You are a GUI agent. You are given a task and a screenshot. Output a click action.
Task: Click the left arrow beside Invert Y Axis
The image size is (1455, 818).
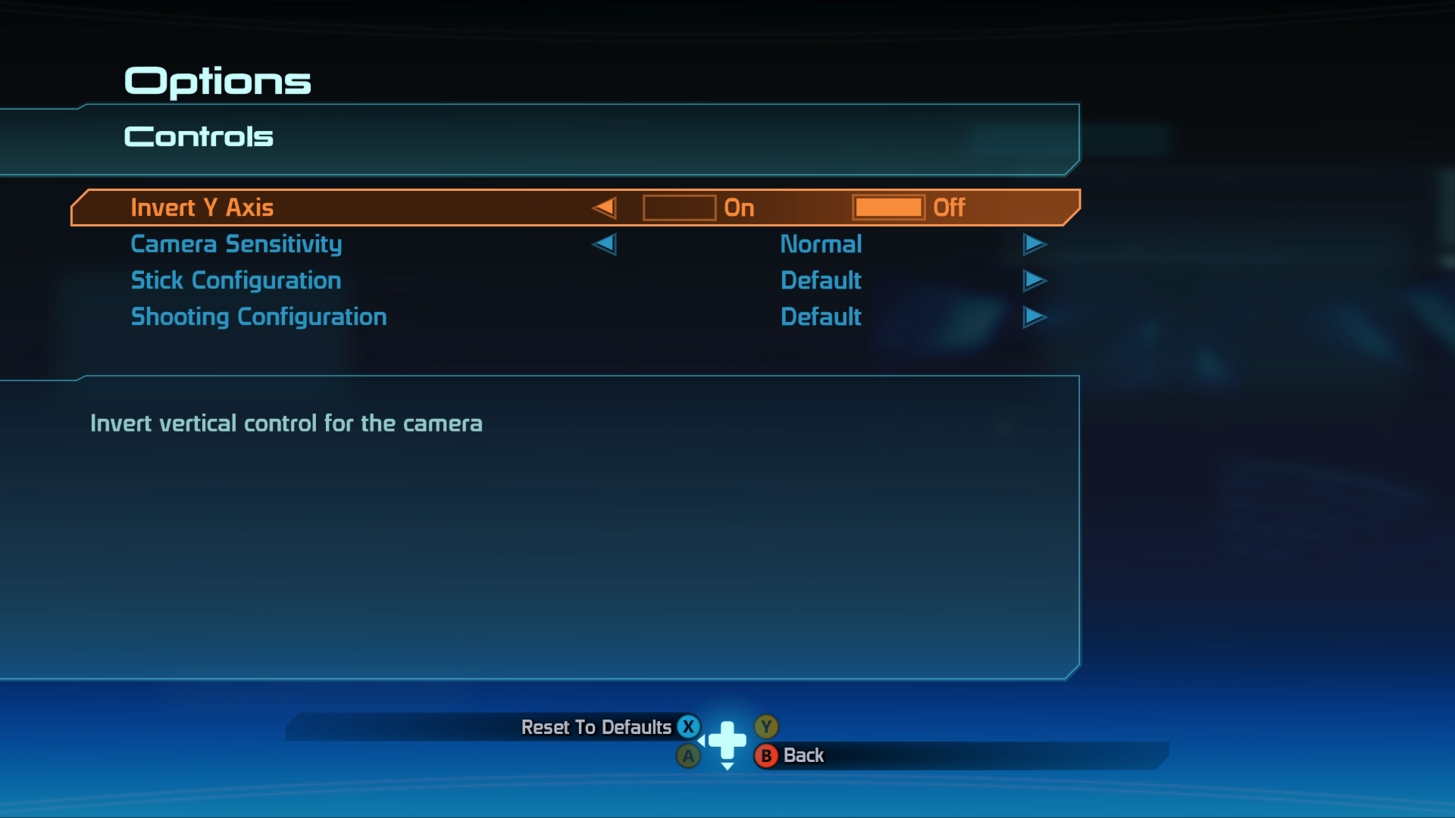tap(604, 207)
